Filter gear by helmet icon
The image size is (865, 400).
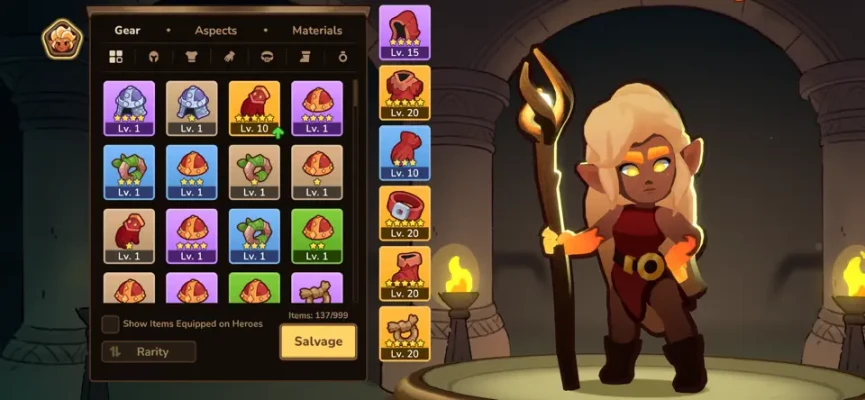[154, 57]
